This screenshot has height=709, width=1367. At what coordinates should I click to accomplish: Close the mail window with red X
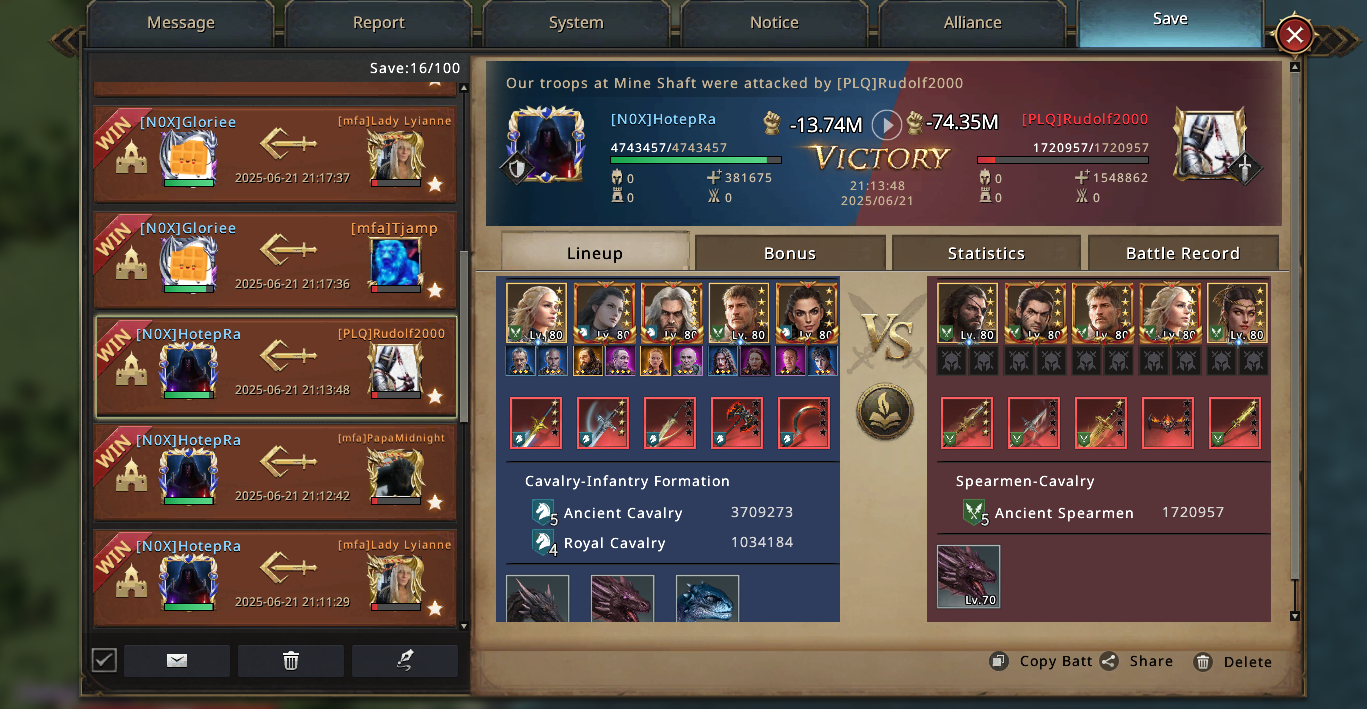1294,36
